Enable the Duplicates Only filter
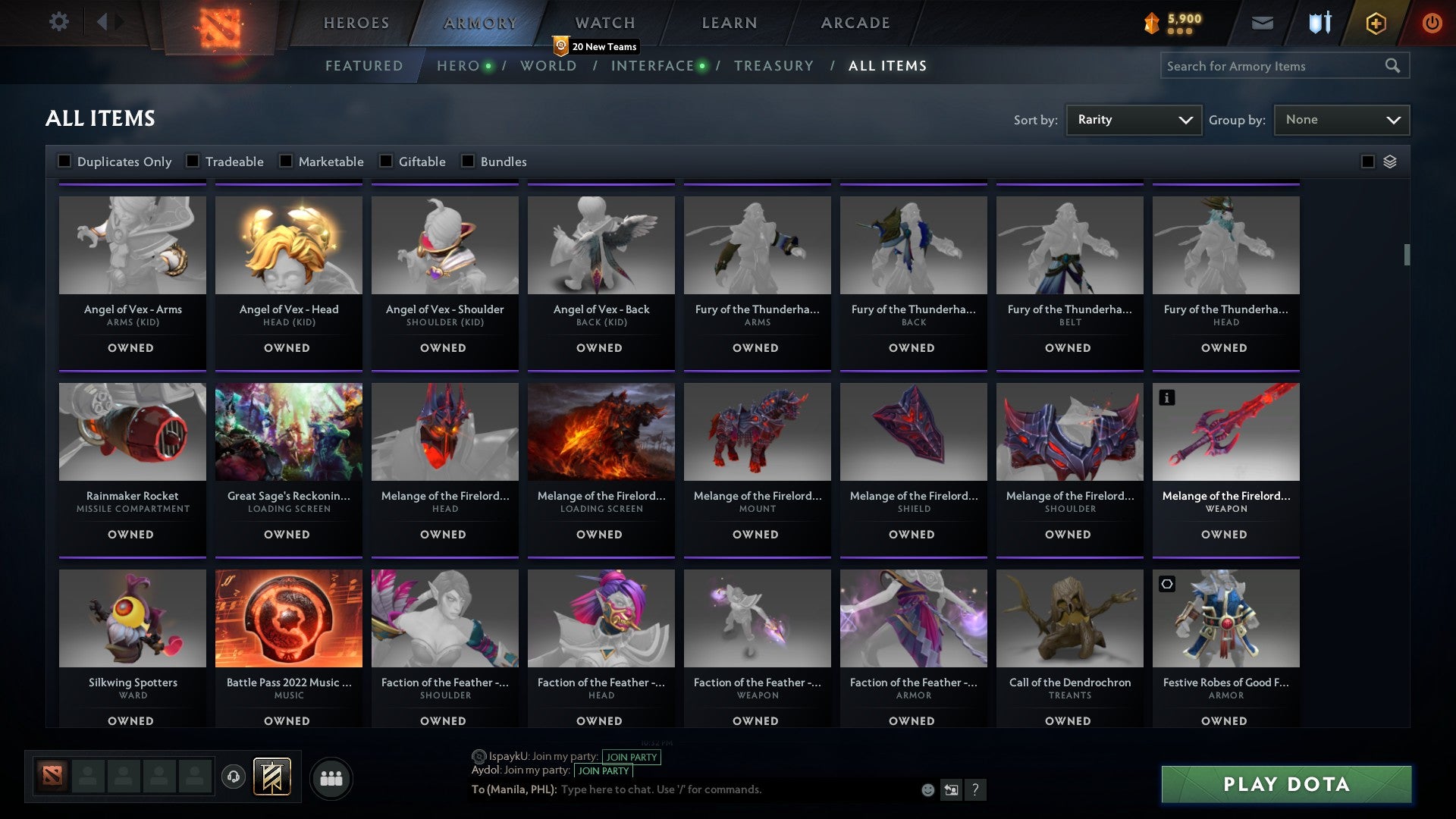The image size is (1456, 819). pos(64,161)
